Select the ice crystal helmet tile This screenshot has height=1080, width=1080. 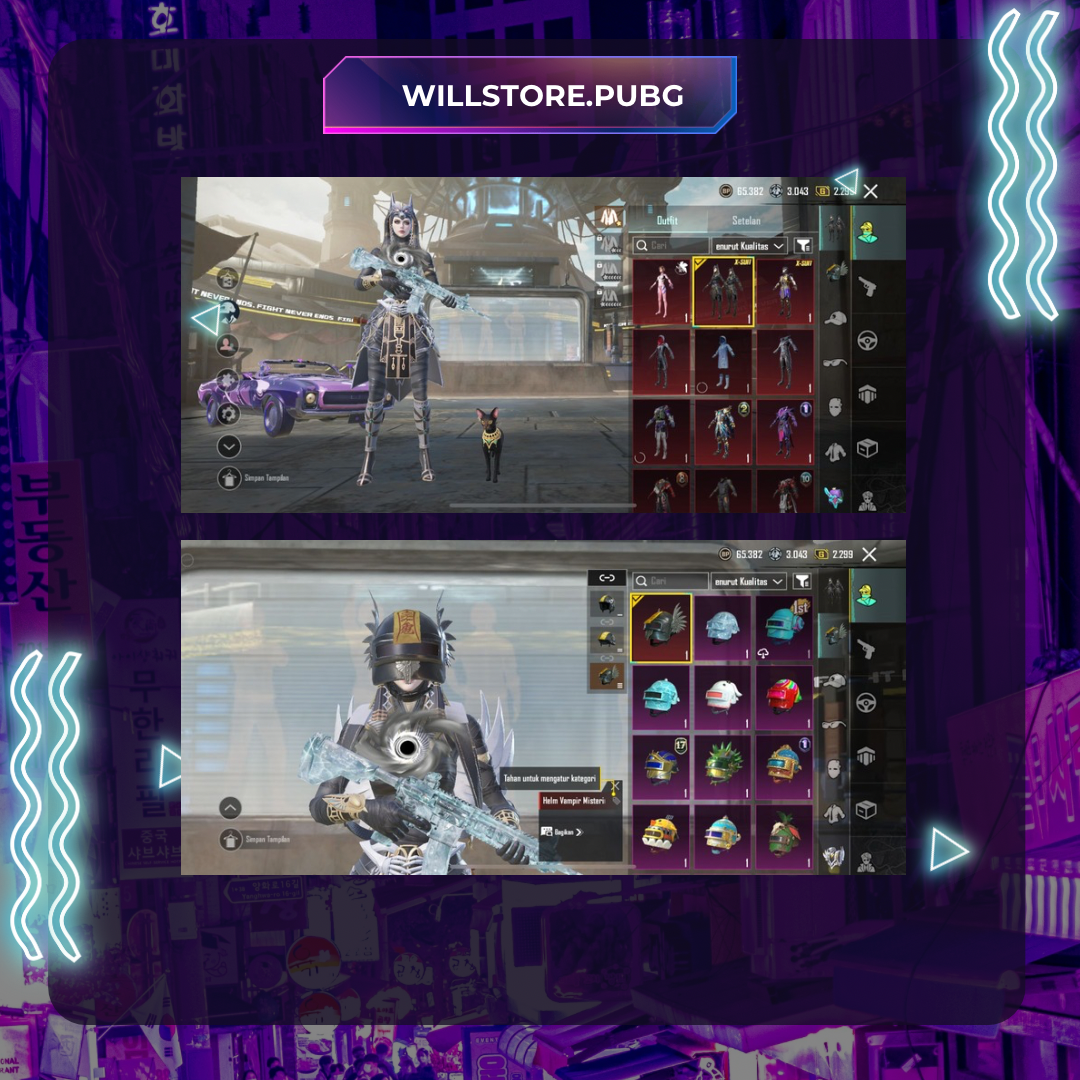722,627
